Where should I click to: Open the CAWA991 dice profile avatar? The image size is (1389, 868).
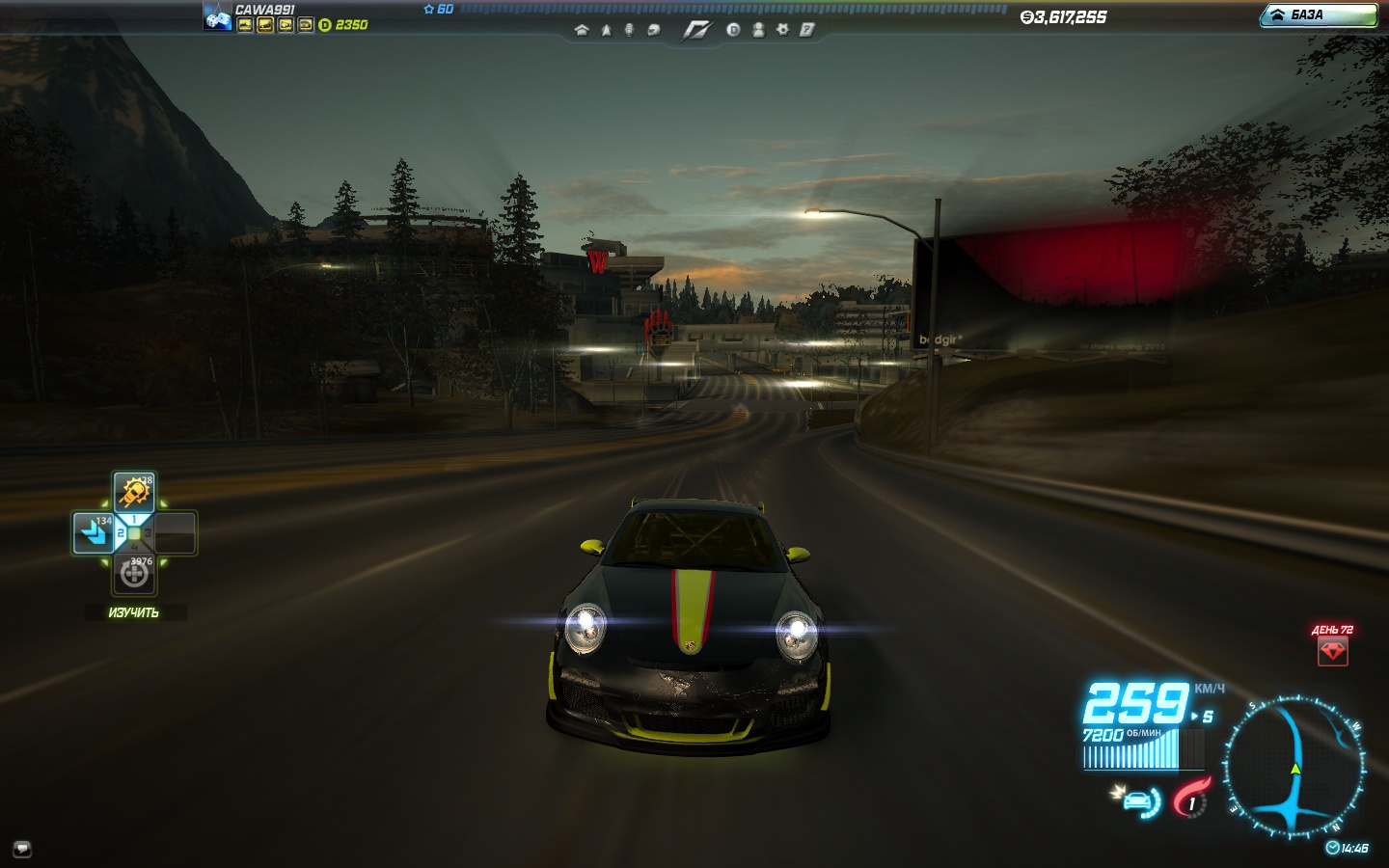pos(217,16)
